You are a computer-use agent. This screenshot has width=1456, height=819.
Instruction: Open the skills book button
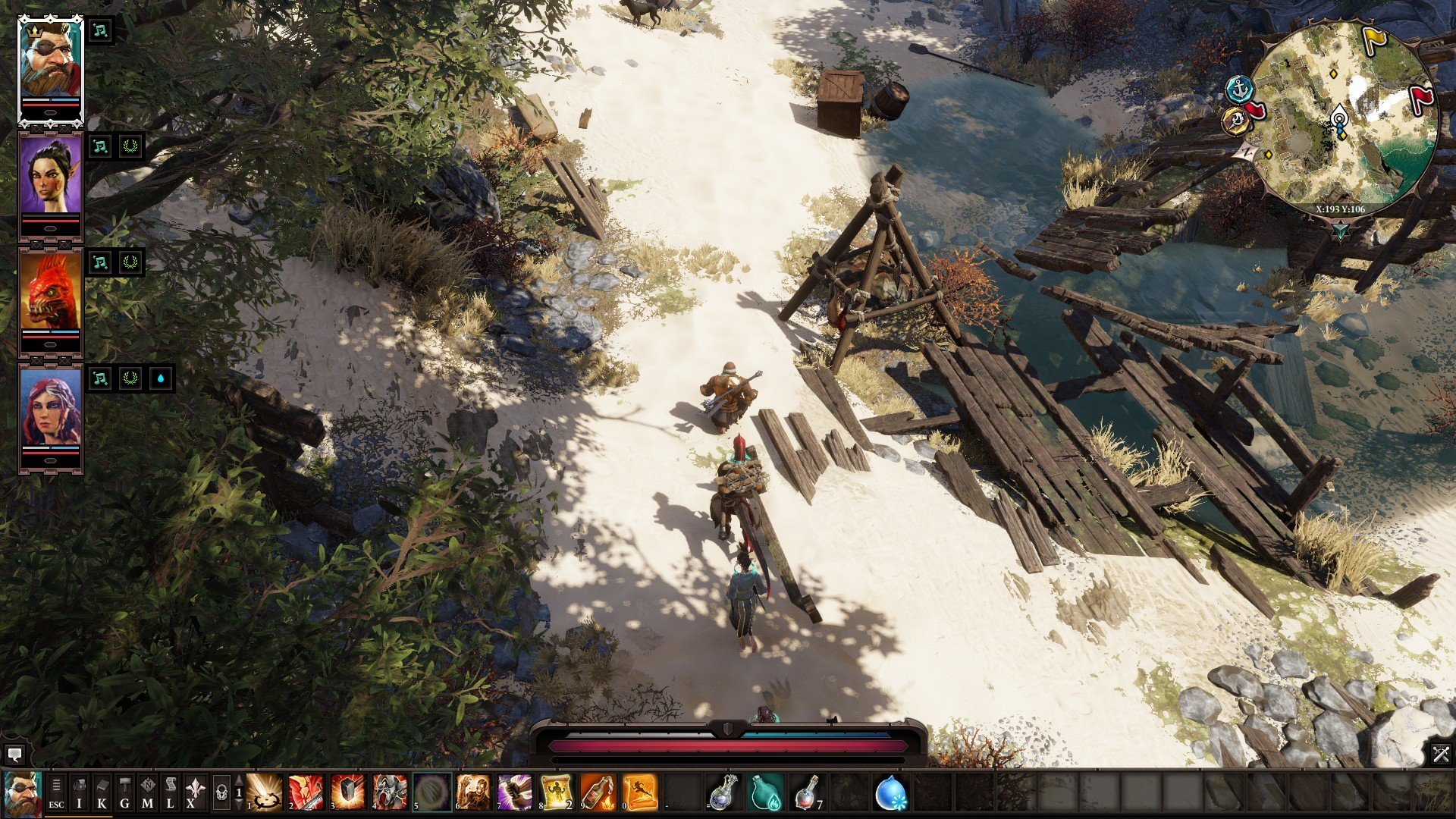click(102, 792)
